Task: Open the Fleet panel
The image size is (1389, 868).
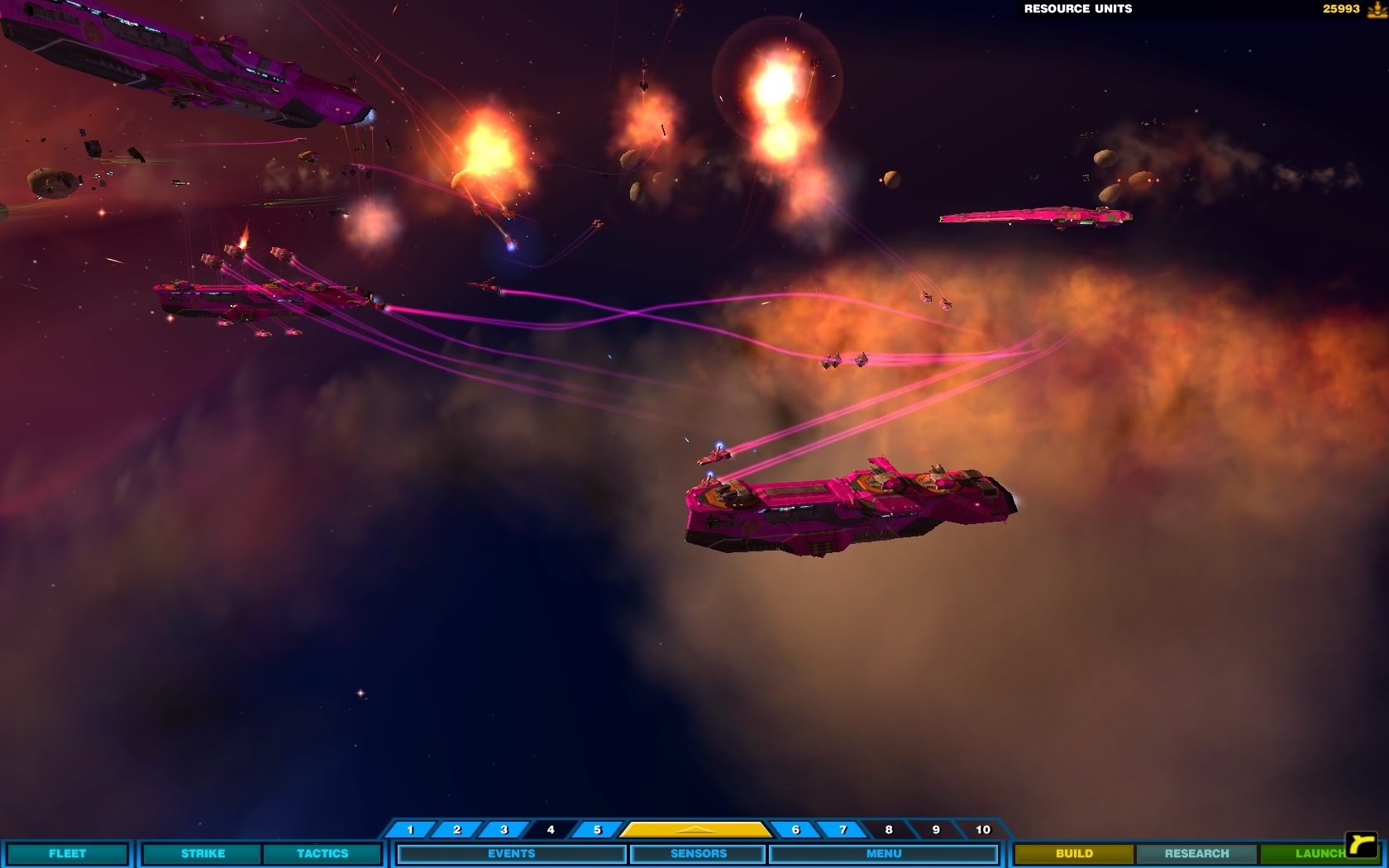Action: click(67, 853)
